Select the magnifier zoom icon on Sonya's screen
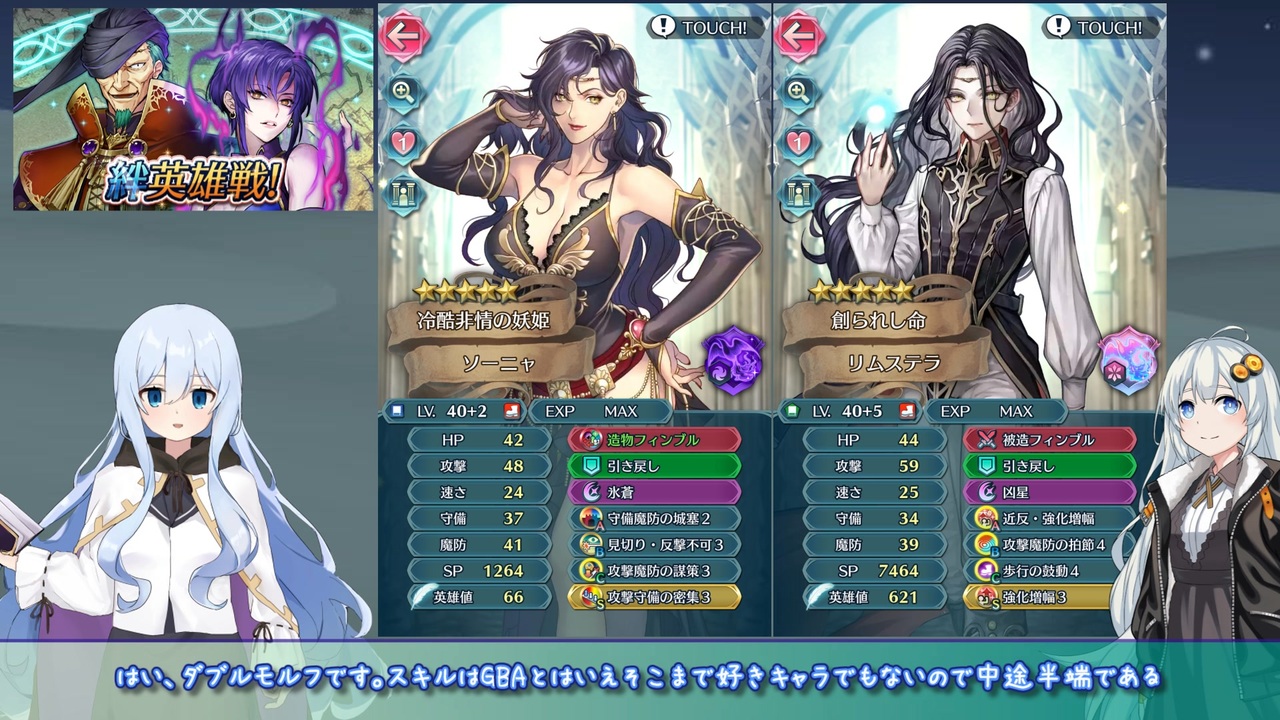1280x720 pixels. coord(403,92)
